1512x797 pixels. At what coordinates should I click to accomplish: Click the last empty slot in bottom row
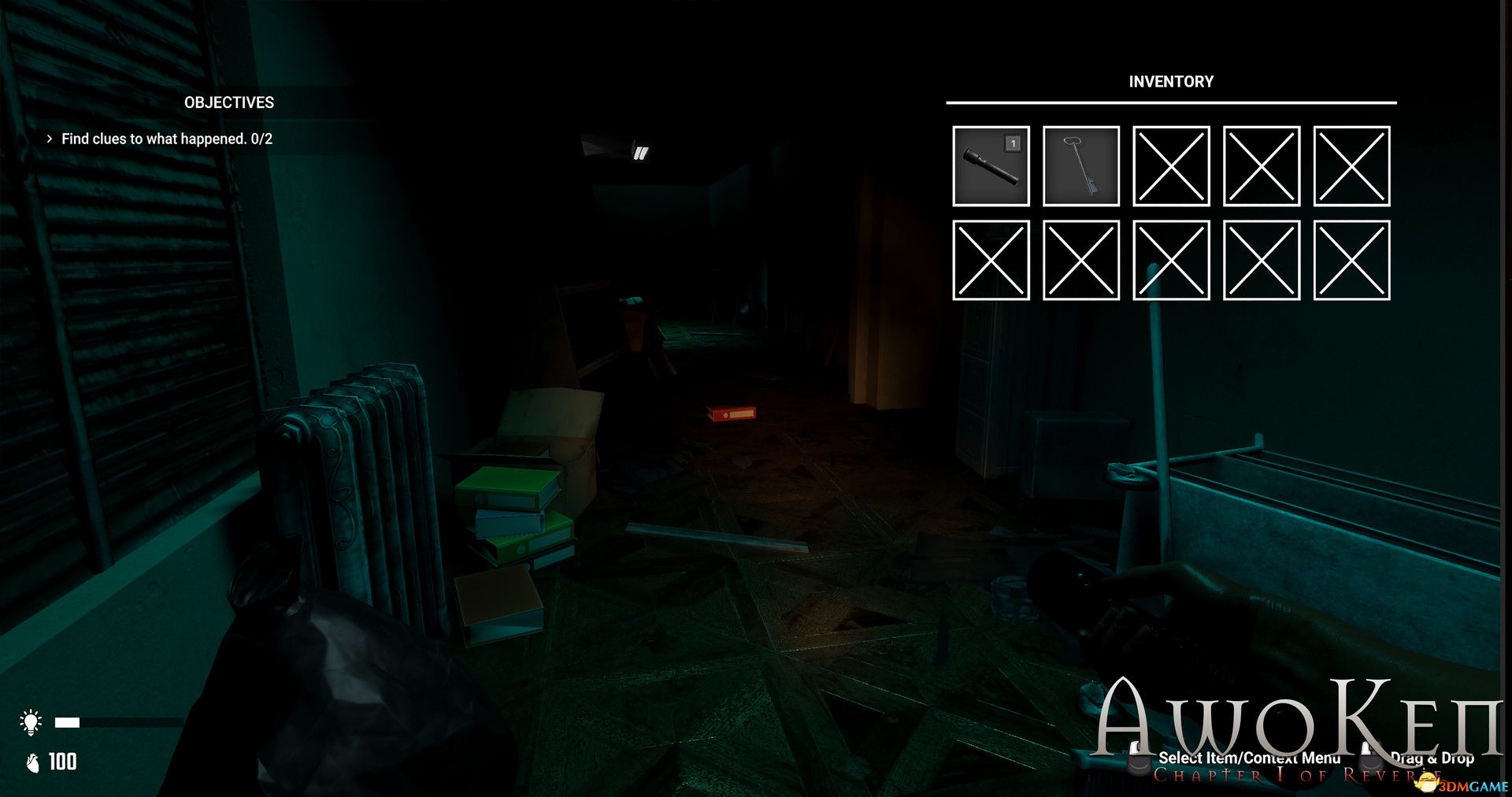coord(1351,260)
